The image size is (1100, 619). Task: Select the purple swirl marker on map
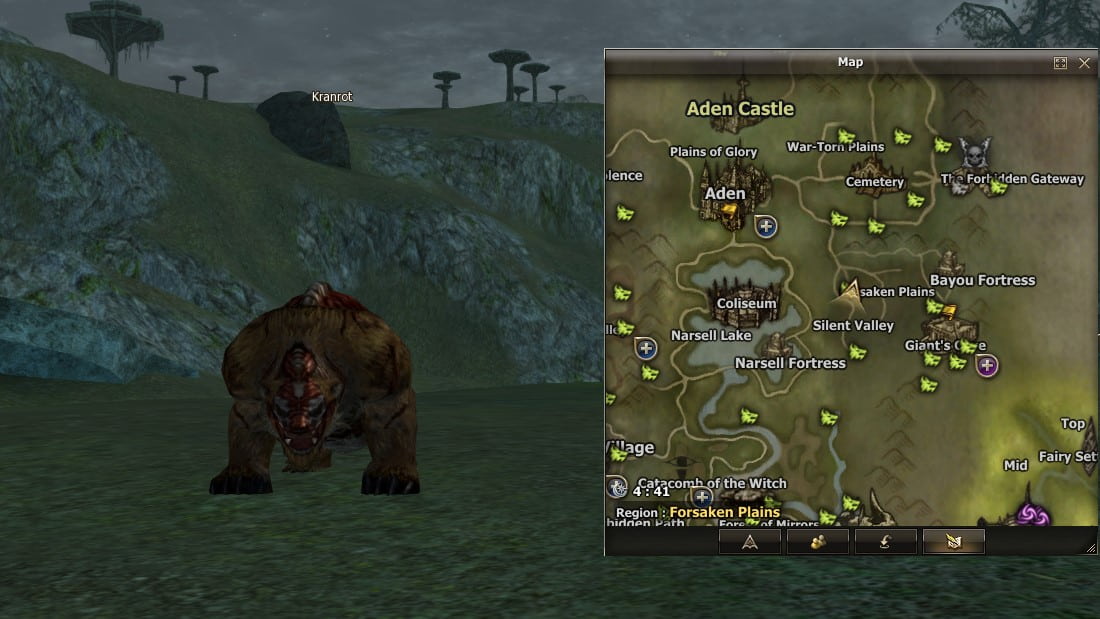[1030, 515]
